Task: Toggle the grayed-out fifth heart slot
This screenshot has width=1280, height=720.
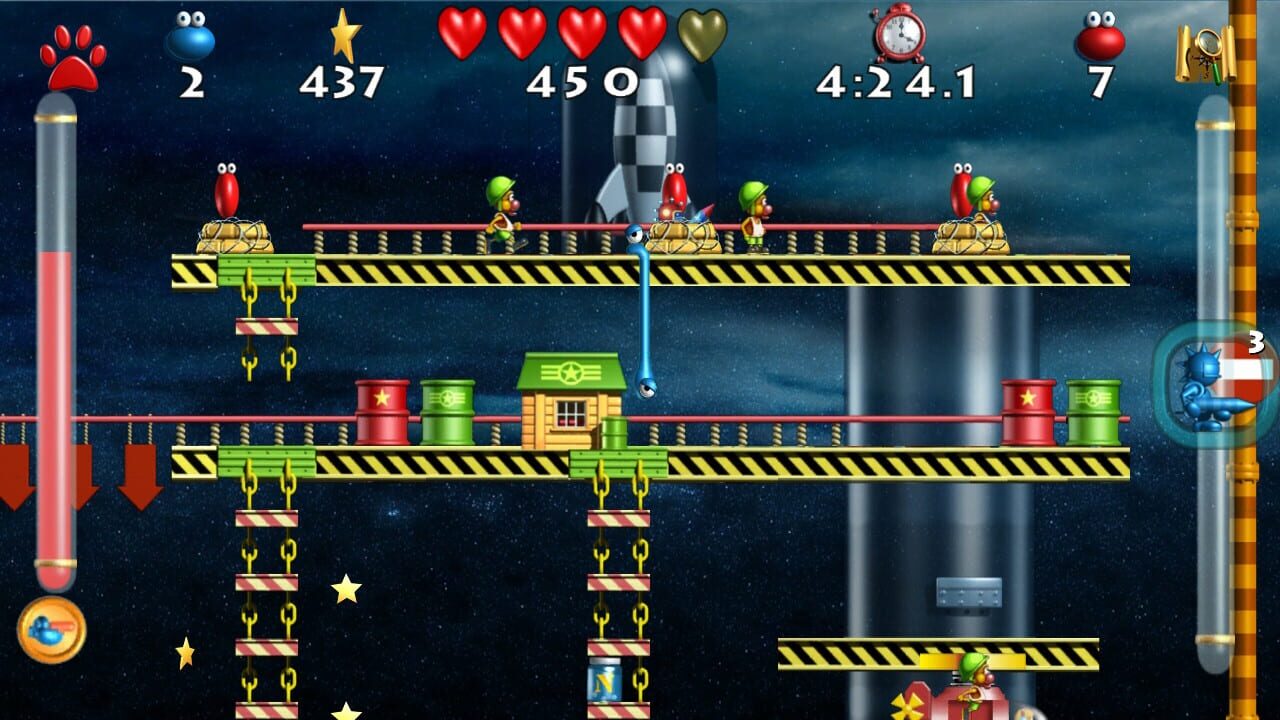Action: coord(705,33)
